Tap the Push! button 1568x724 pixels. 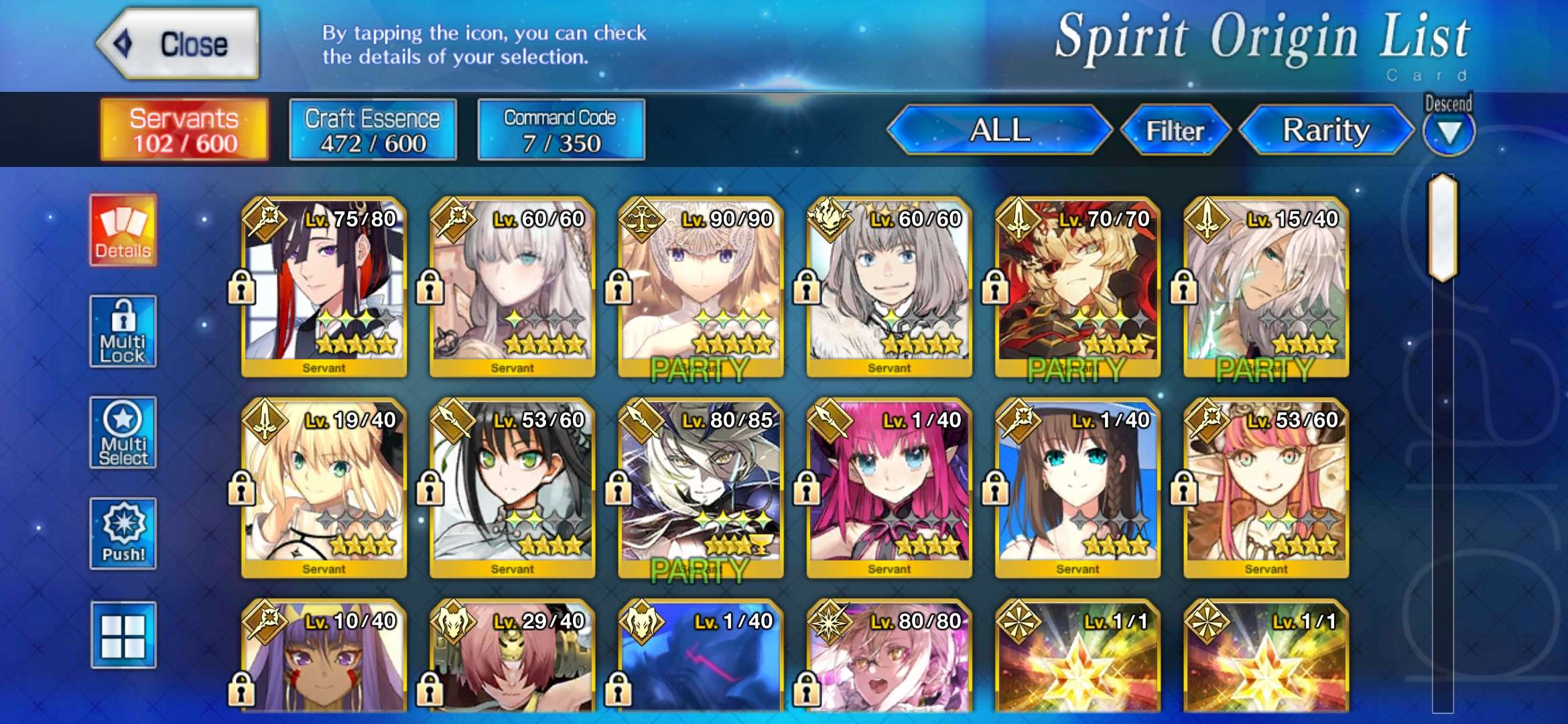click(123, 534)
